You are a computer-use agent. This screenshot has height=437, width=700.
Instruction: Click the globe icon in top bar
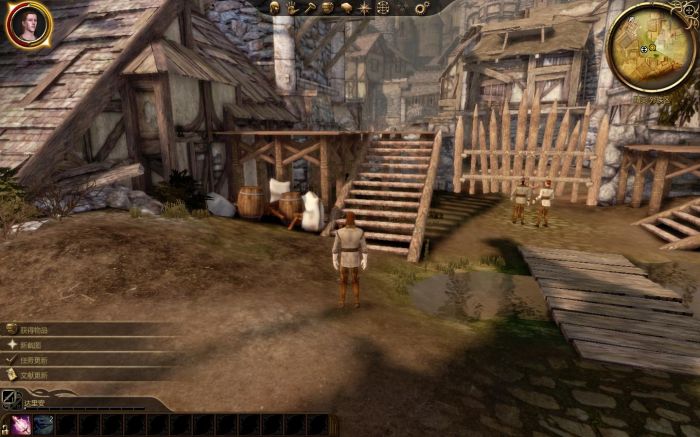point(382,7)
